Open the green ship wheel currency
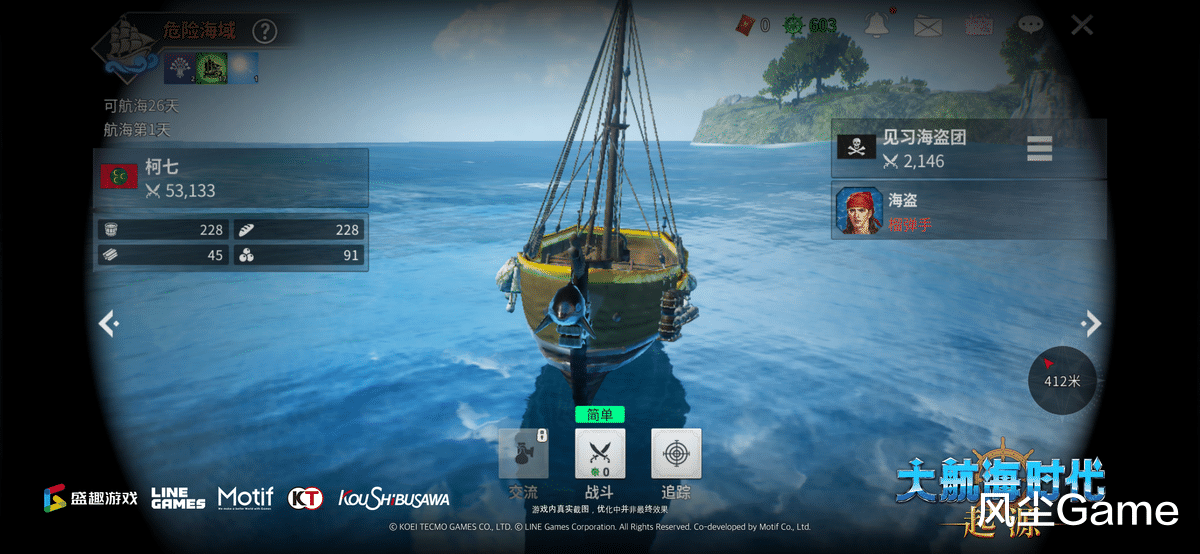 794,25
